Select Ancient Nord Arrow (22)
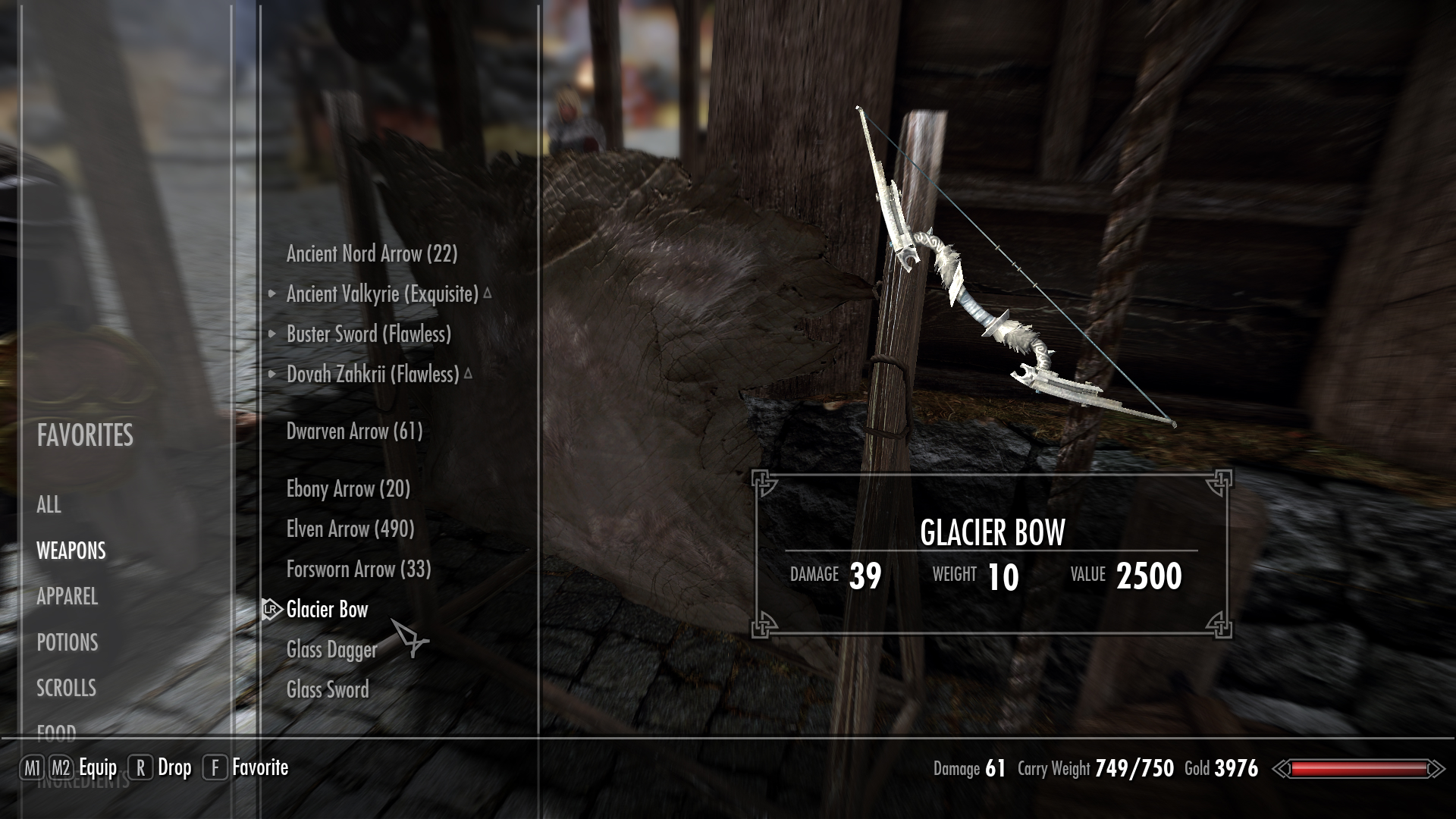This screenshot has width=1456, height=819. pos(372,254)
